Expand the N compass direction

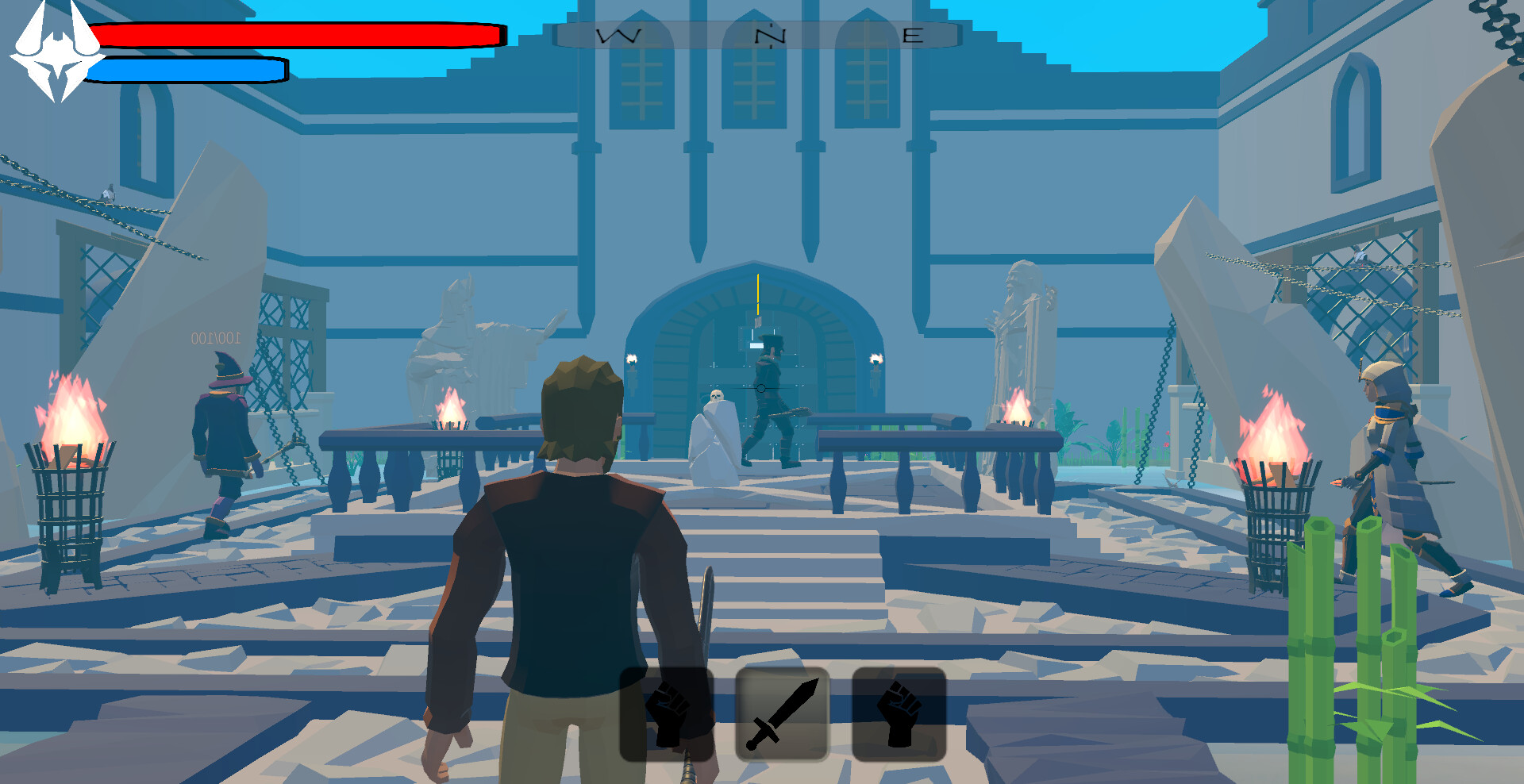[x=764, y=33]
